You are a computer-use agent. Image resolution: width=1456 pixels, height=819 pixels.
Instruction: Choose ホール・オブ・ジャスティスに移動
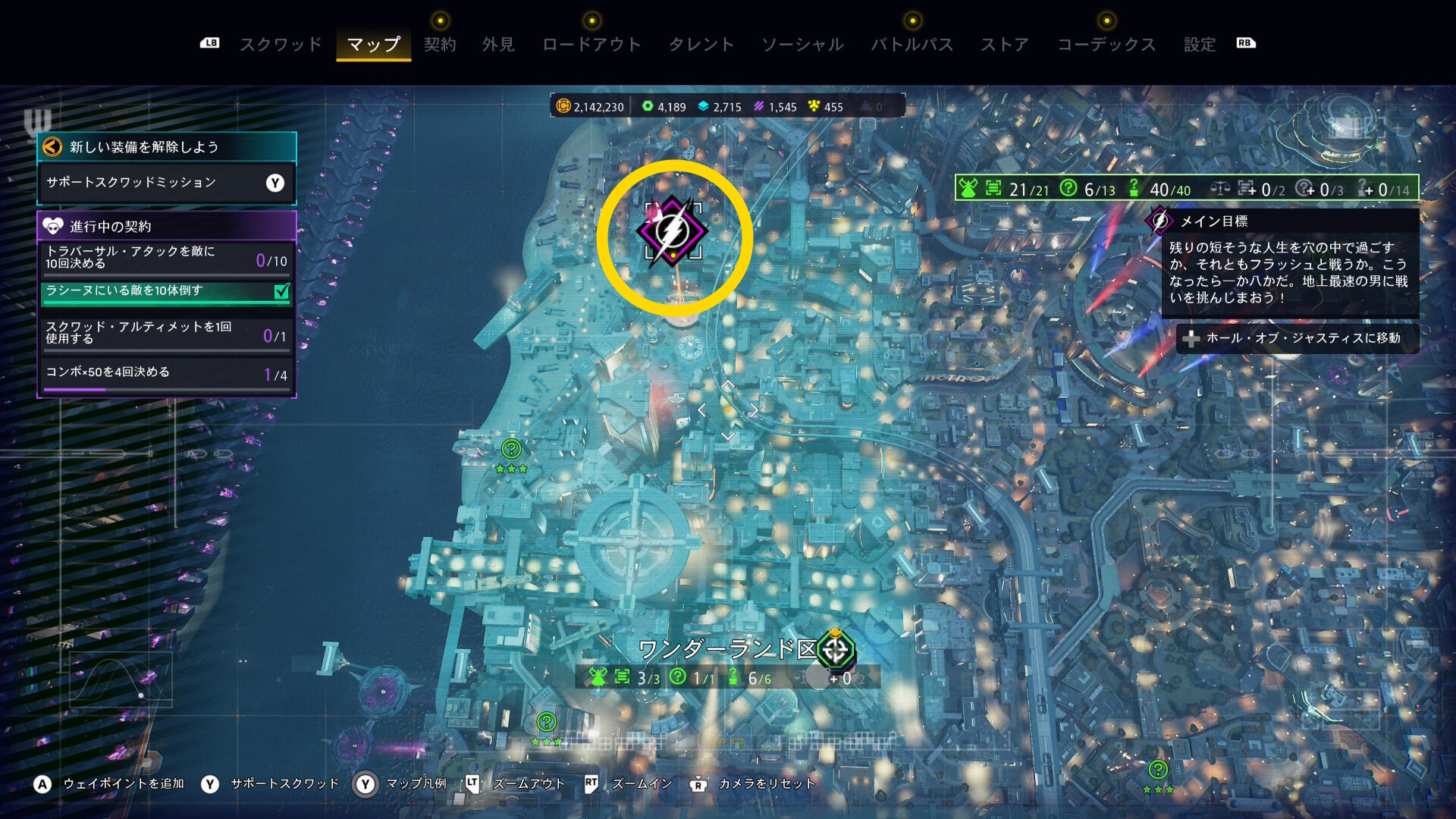coord(1297,338)
